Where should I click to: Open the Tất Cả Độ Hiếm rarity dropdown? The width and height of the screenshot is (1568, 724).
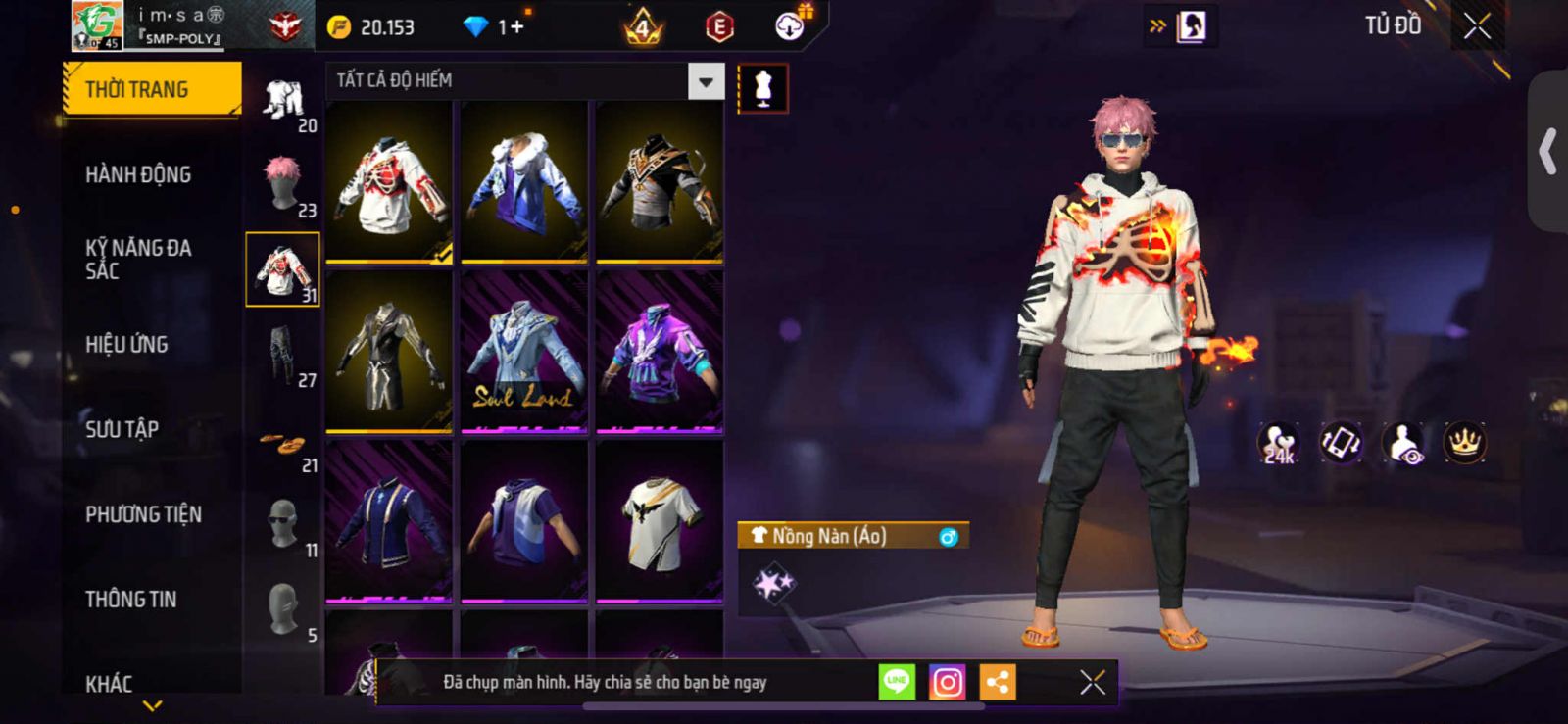(706, 81)
